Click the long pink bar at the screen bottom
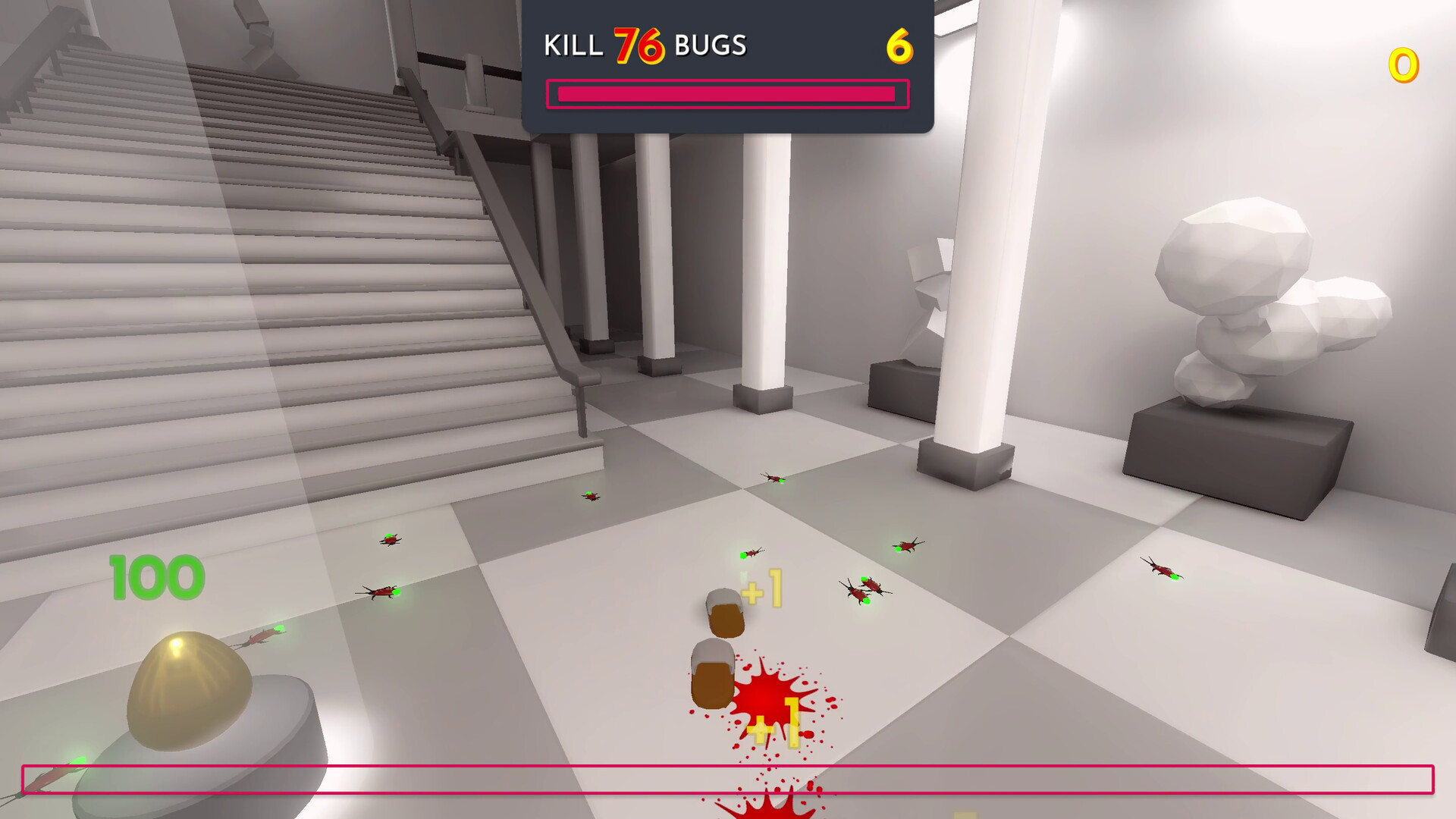Screen dimensions: 1456x819 [728, 777]
